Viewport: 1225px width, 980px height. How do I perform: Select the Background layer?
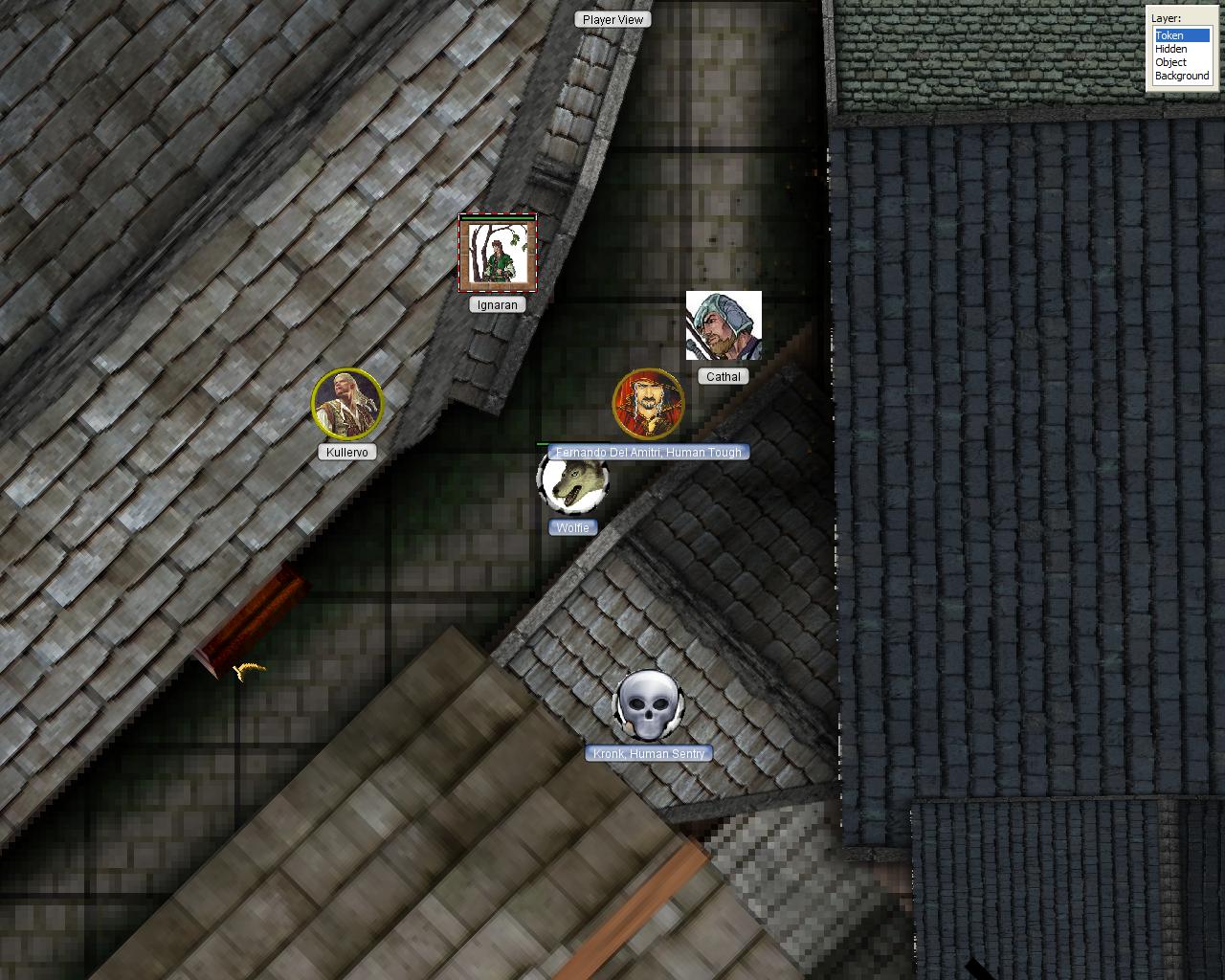[1182, 76]
